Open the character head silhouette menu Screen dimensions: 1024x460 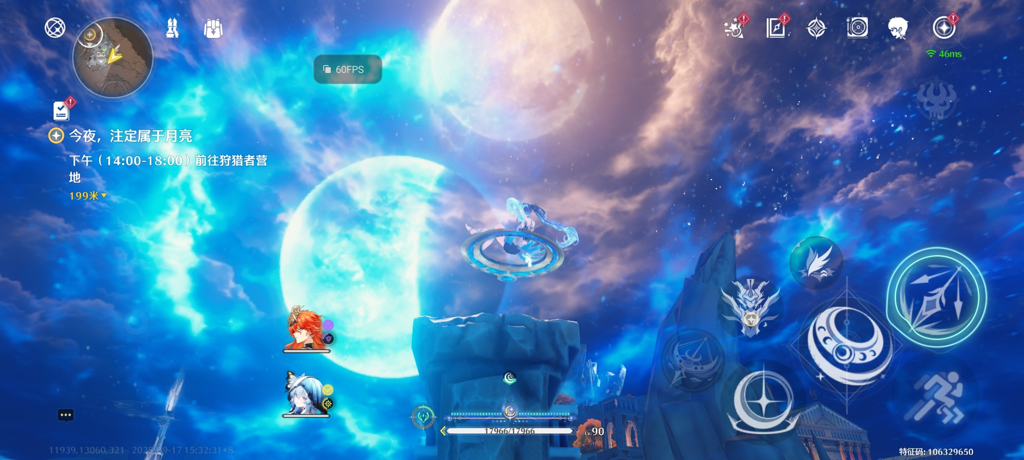point(898,28)
